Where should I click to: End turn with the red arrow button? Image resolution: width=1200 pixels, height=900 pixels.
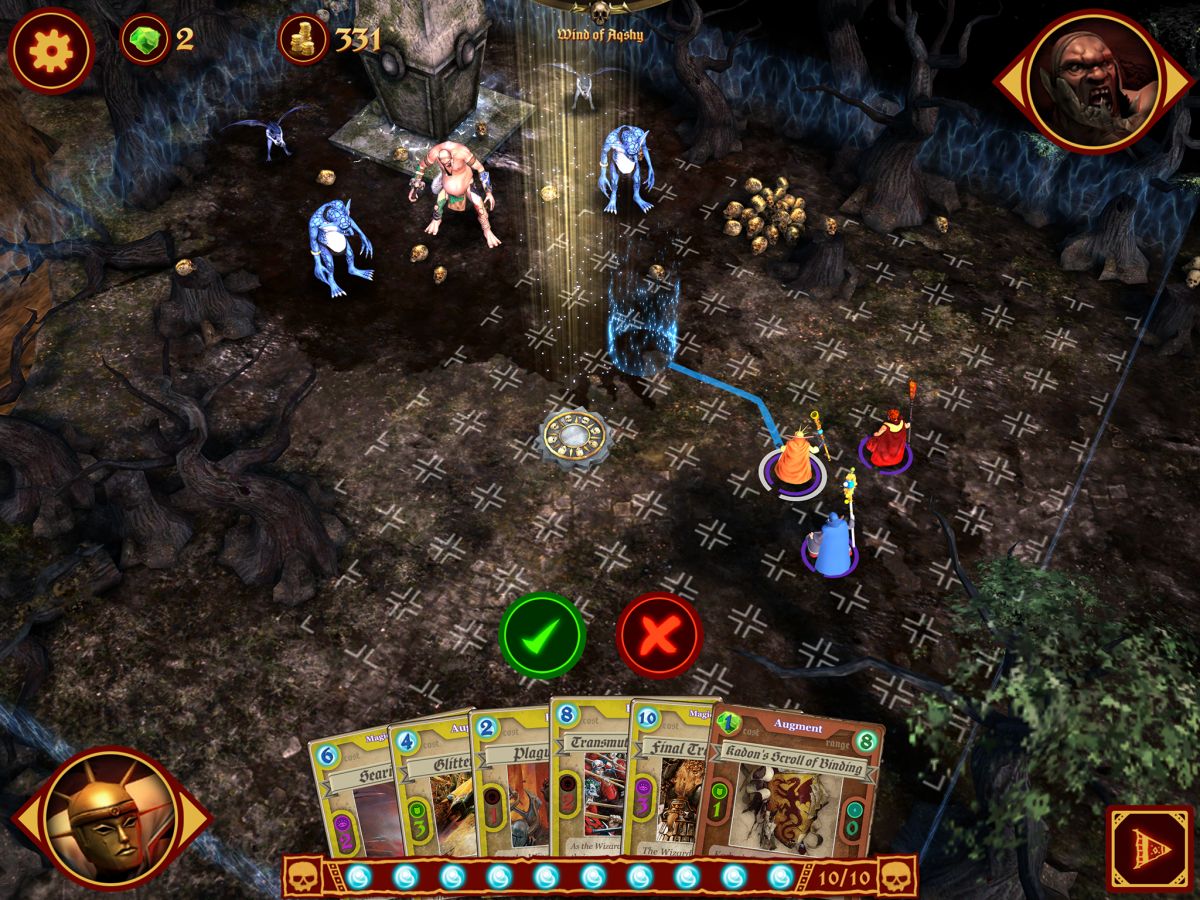click(1148, 847)
